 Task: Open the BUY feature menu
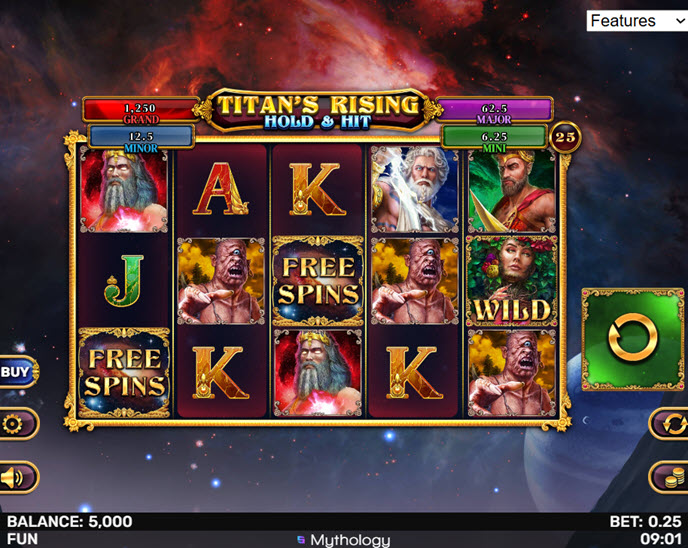[x=17, y=372]
